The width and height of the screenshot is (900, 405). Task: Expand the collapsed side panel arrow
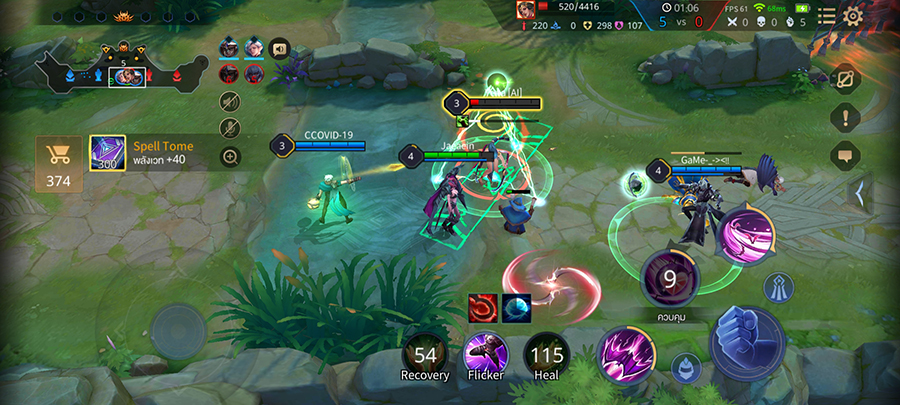tap(857, 192)
